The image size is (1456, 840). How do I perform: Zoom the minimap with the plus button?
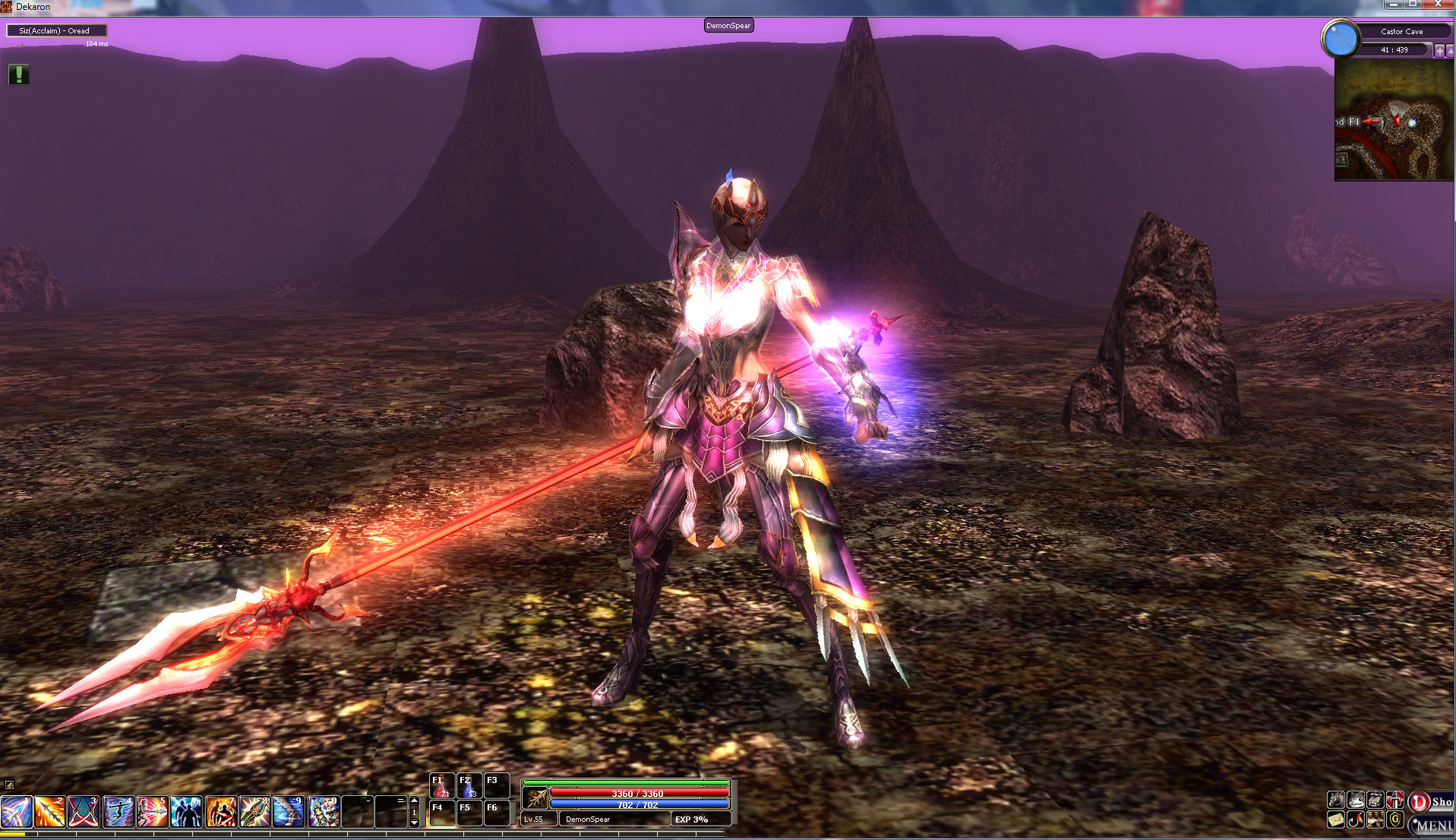1439,50
